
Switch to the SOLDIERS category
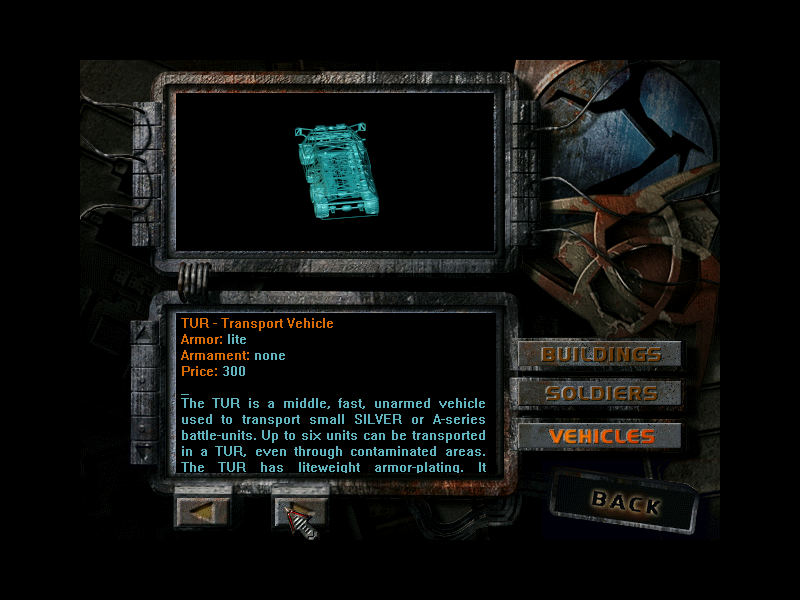point(600,394)
